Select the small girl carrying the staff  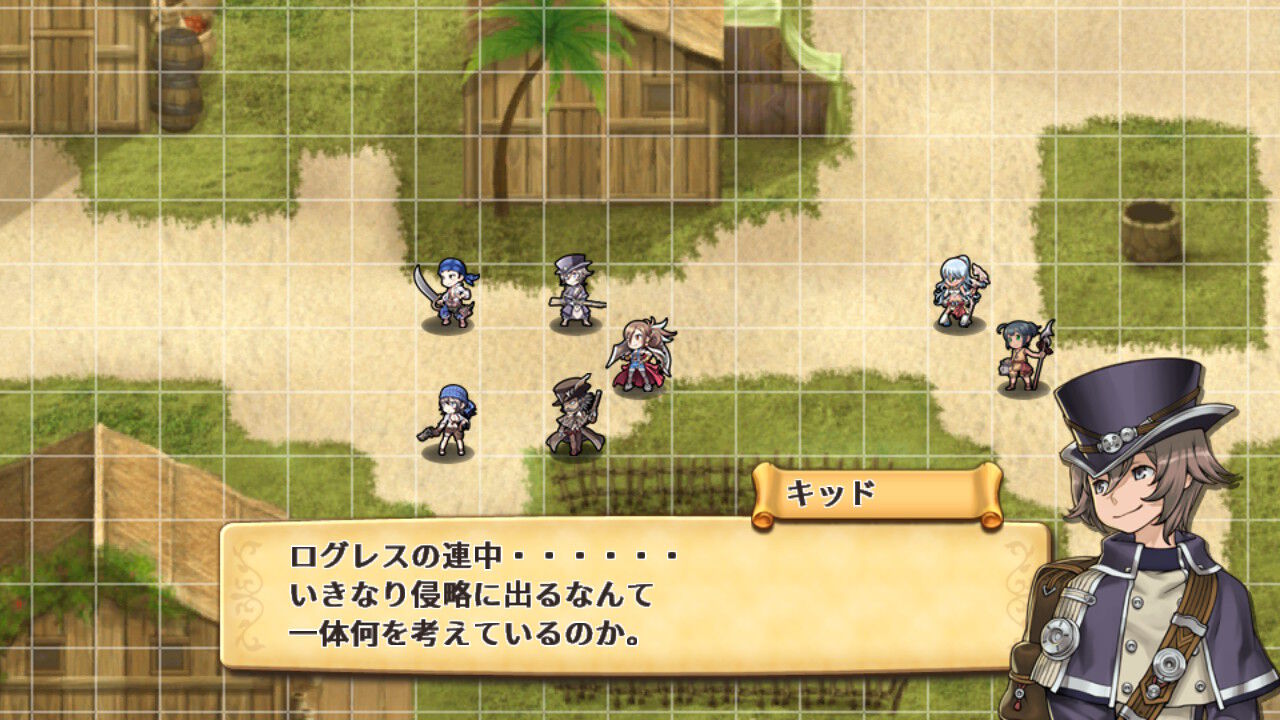click(x=1017, y=350)
